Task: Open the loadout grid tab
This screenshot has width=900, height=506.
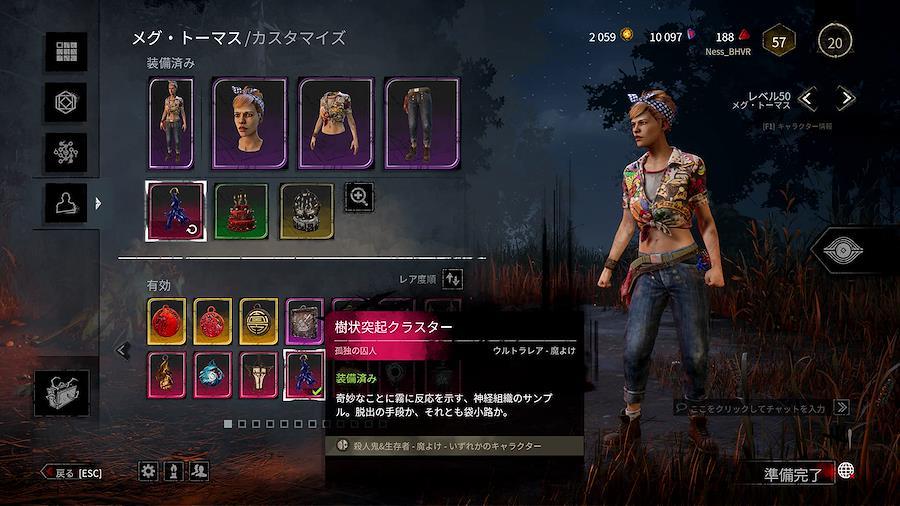Action: (70, 52)
